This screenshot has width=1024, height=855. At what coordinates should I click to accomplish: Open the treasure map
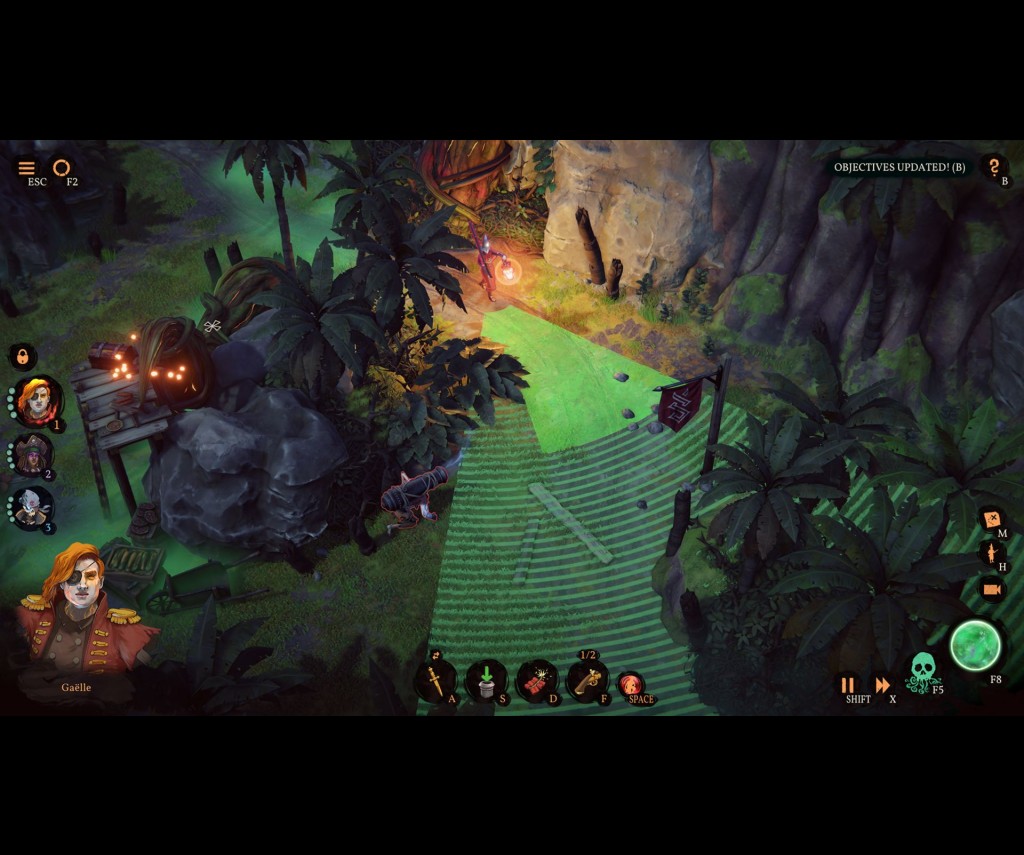click(x=992, y=520)
